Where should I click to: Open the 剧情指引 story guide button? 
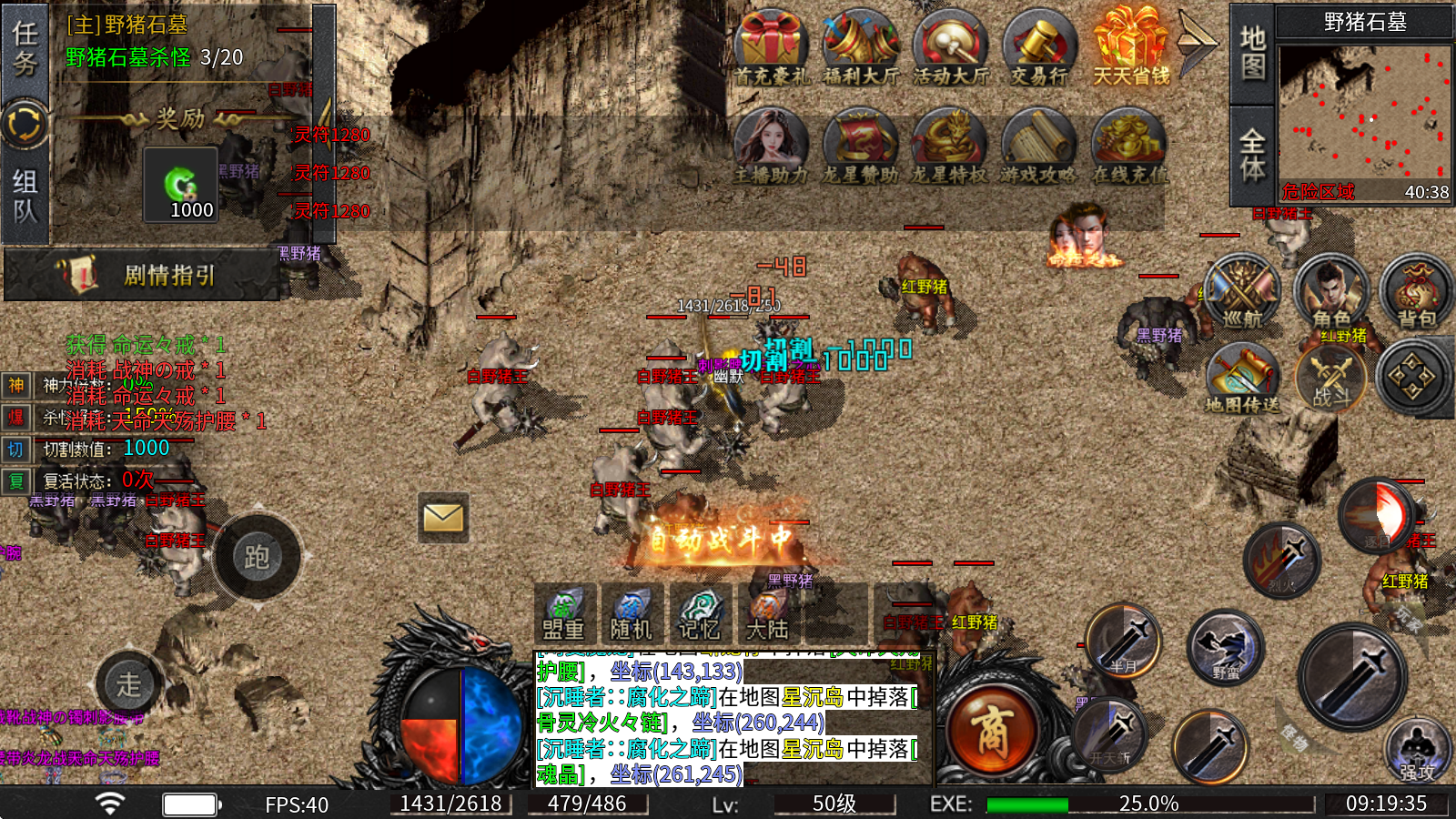[142, 275]
